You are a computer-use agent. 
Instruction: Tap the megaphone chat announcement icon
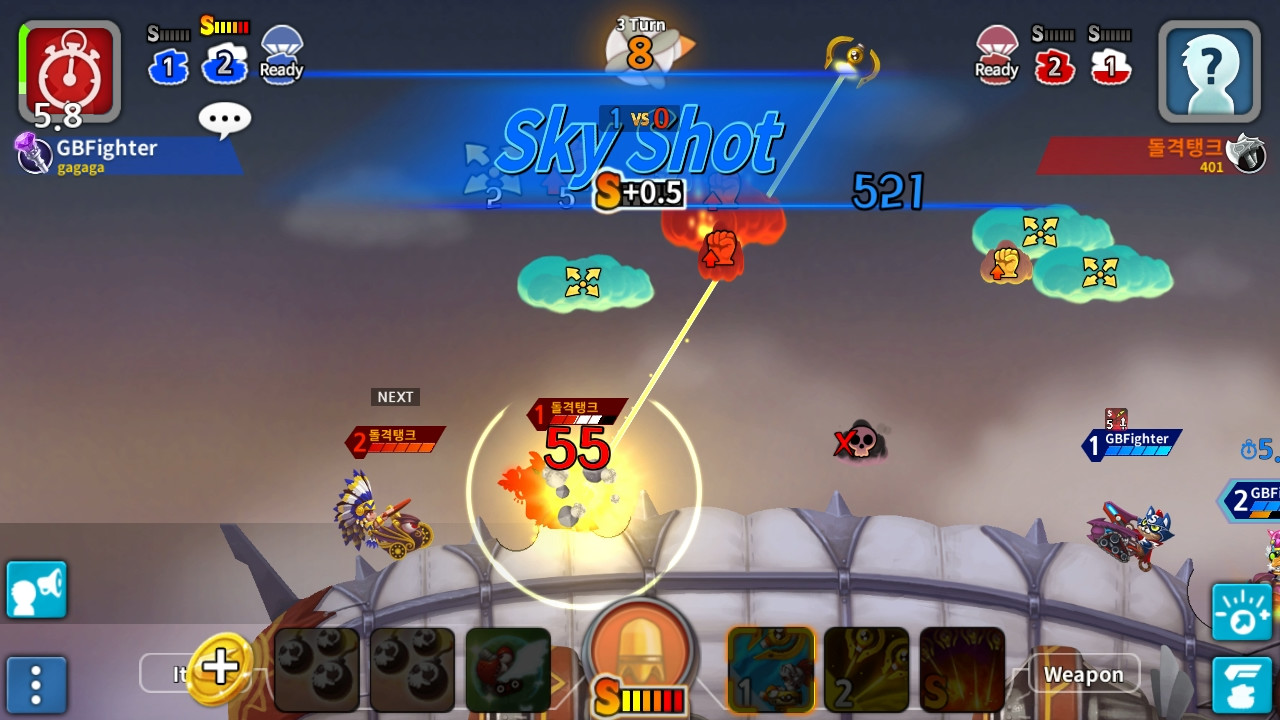tap(37, 590)
